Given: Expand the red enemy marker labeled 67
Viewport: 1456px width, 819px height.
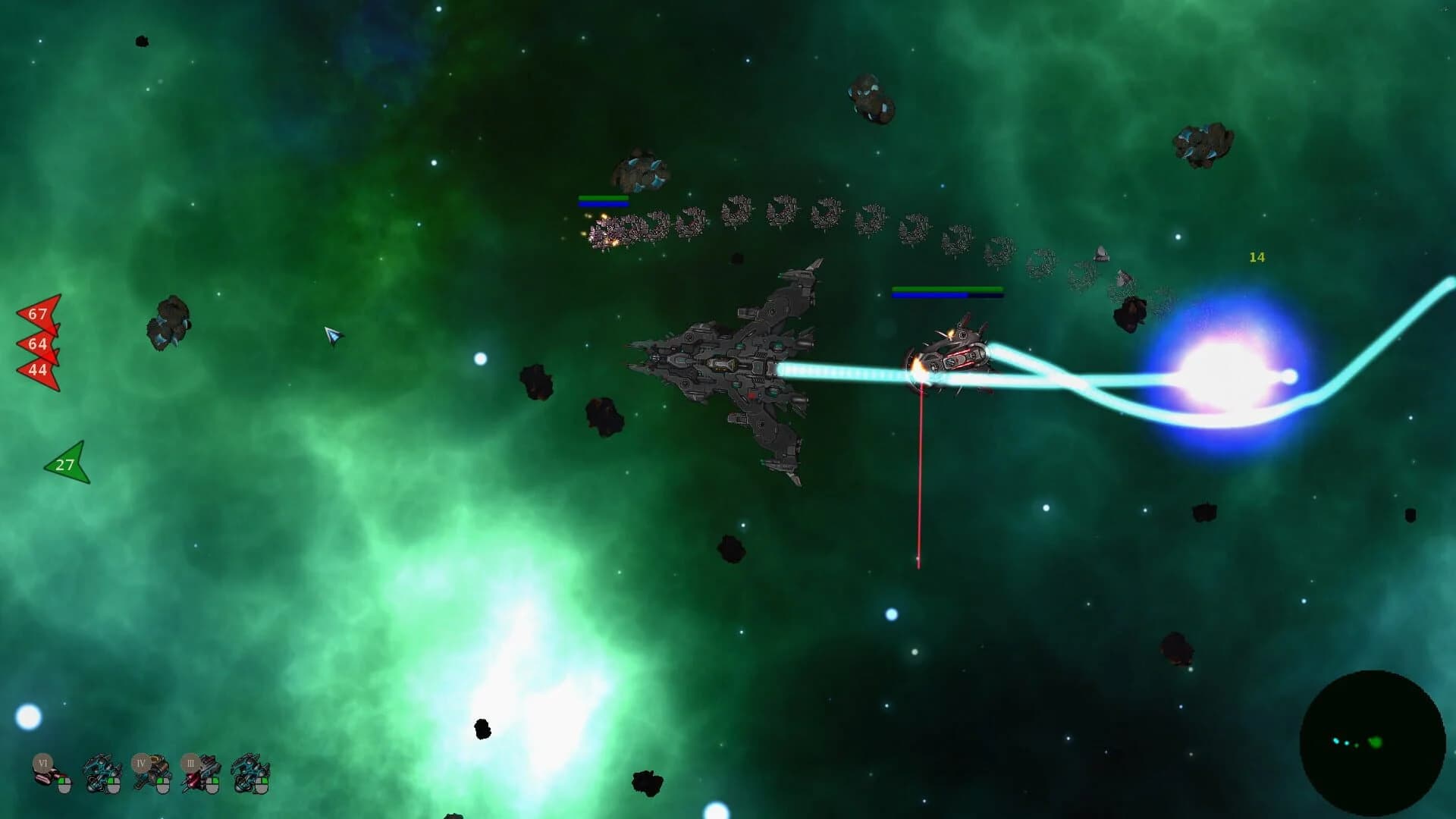Looking at the screenshot, I should coord(37,315).
